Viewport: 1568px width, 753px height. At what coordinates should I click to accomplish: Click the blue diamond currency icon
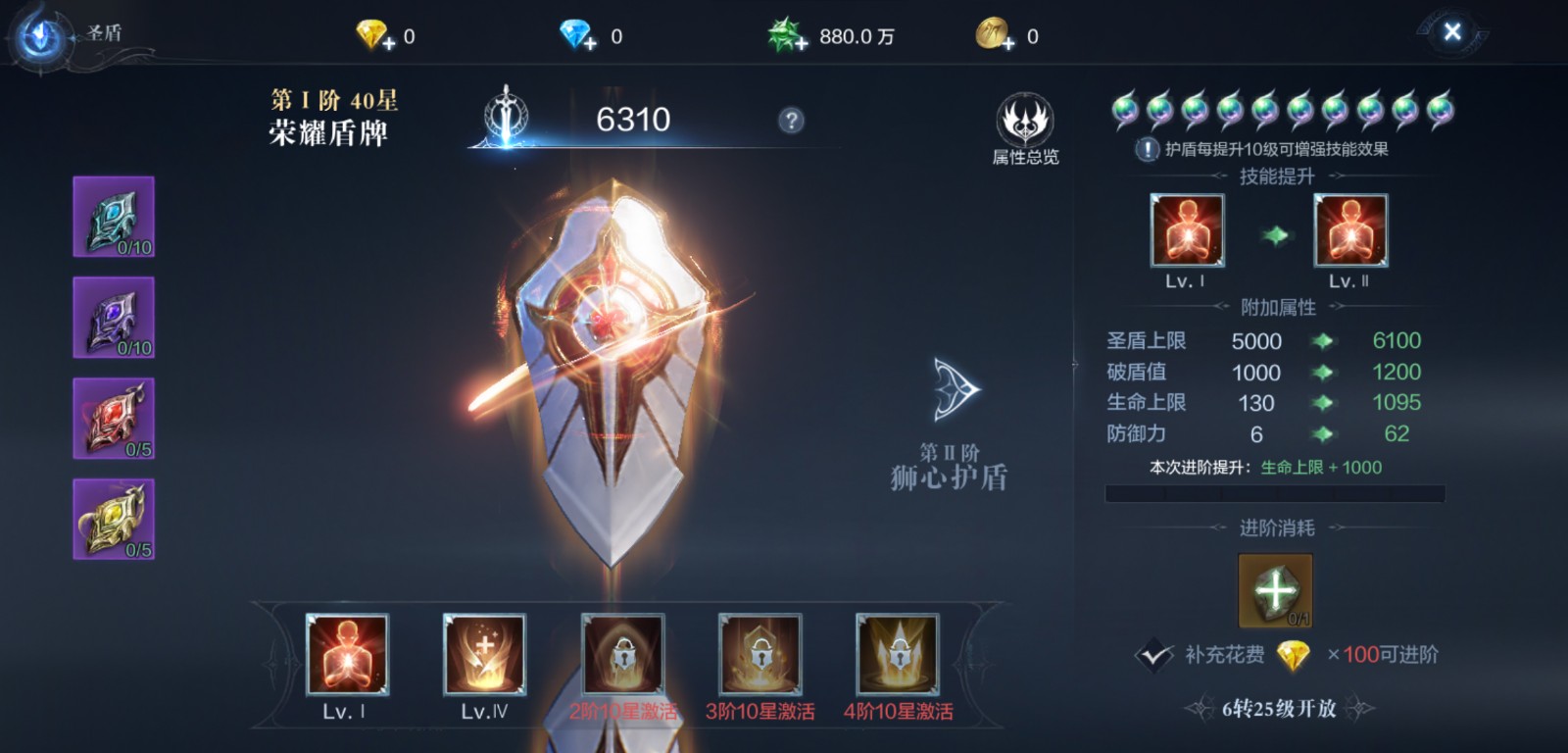[573, 34]
